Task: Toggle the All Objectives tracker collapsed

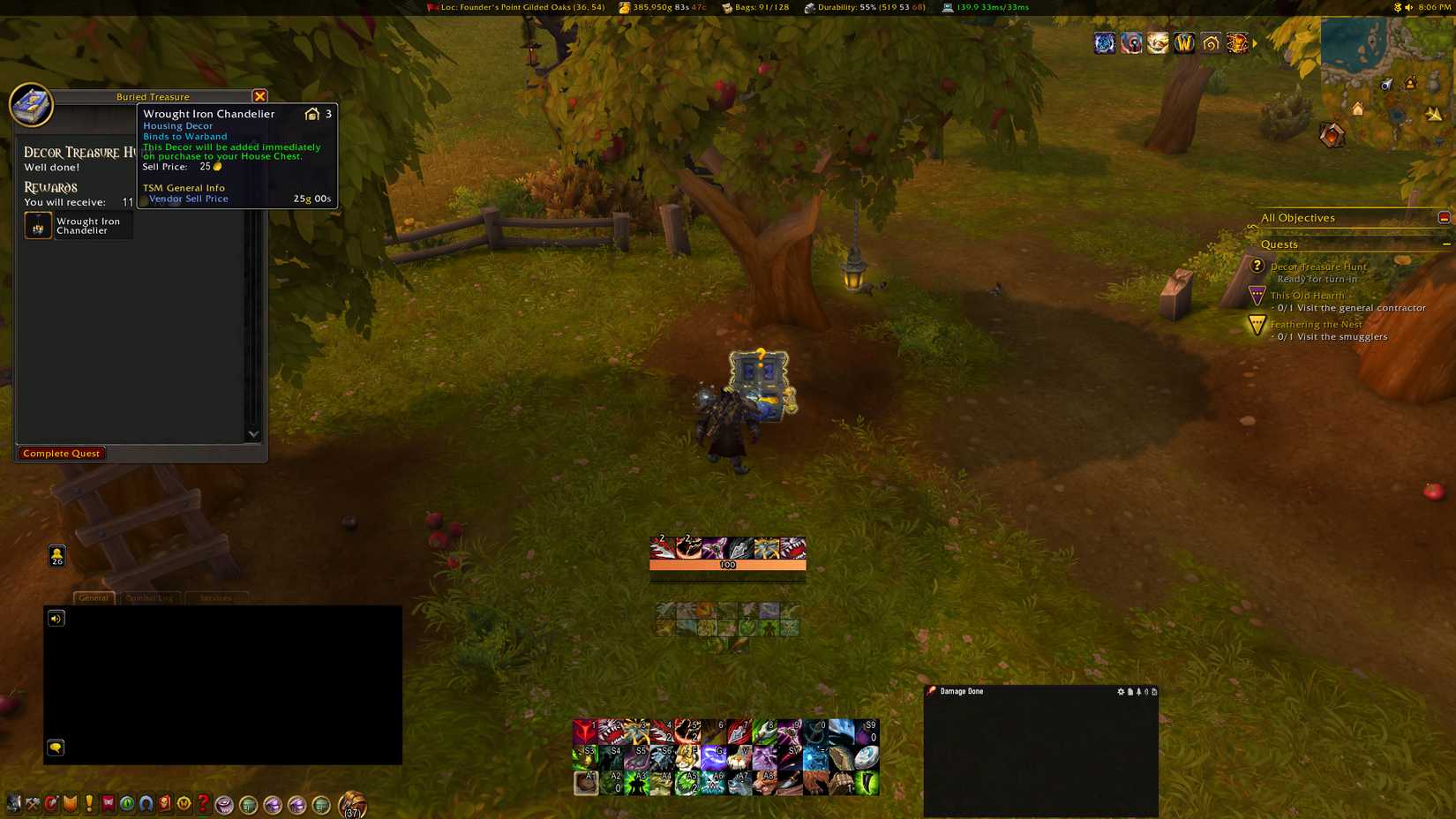Action: click(x=1444, y=216)
